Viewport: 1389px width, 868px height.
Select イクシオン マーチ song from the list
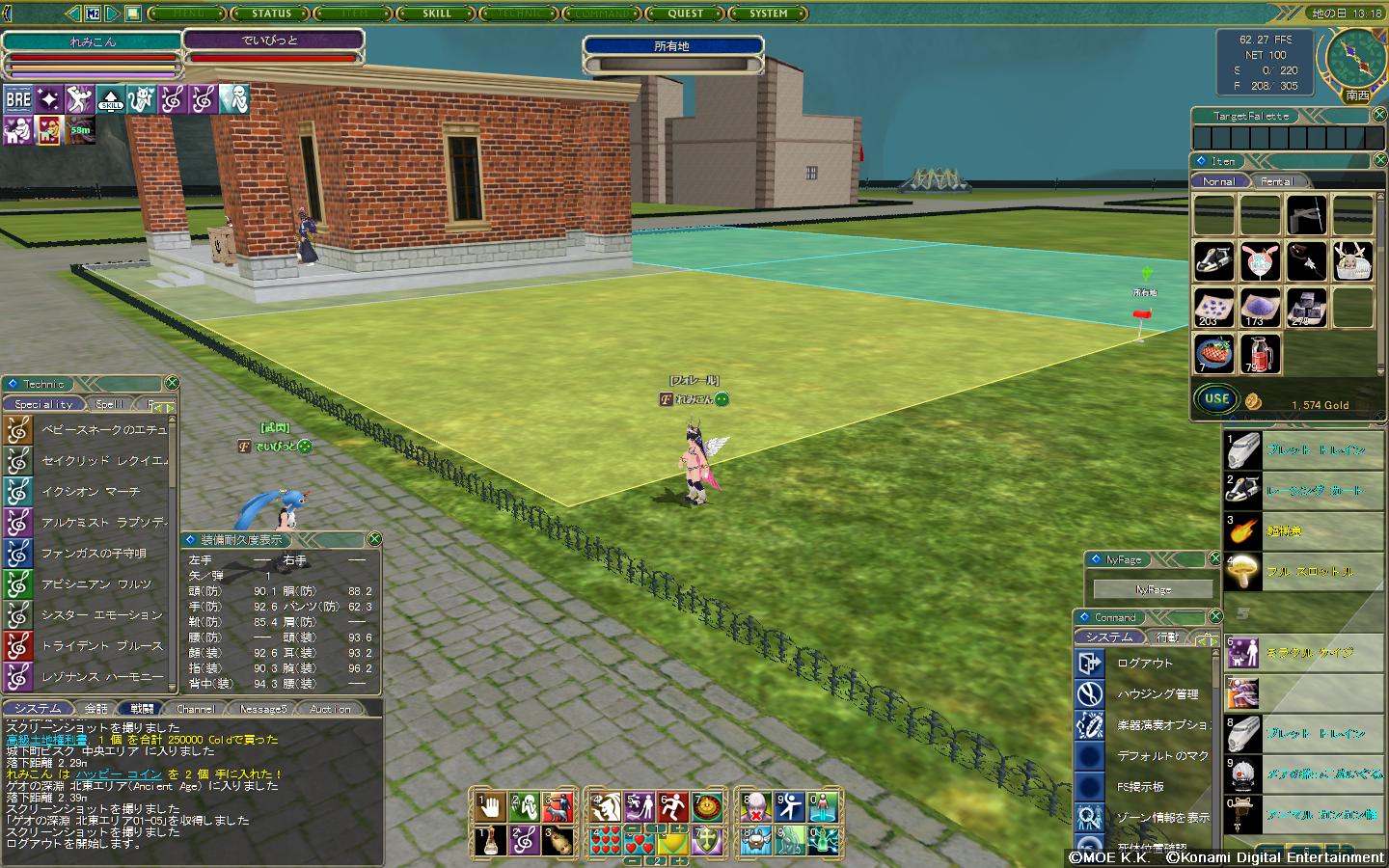(91, 492)
